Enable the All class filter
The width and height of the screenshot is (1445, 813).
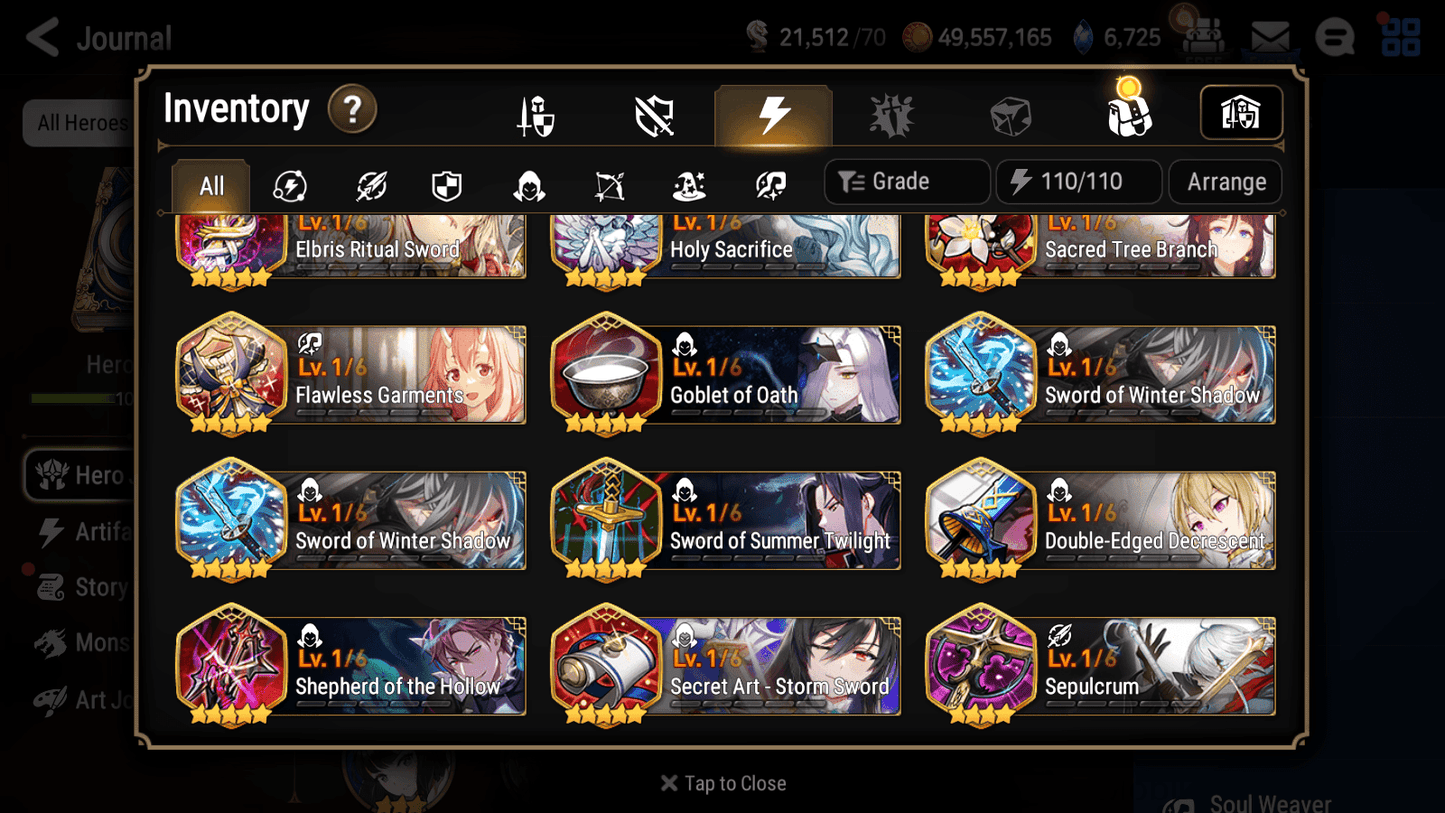coord(210,185)
